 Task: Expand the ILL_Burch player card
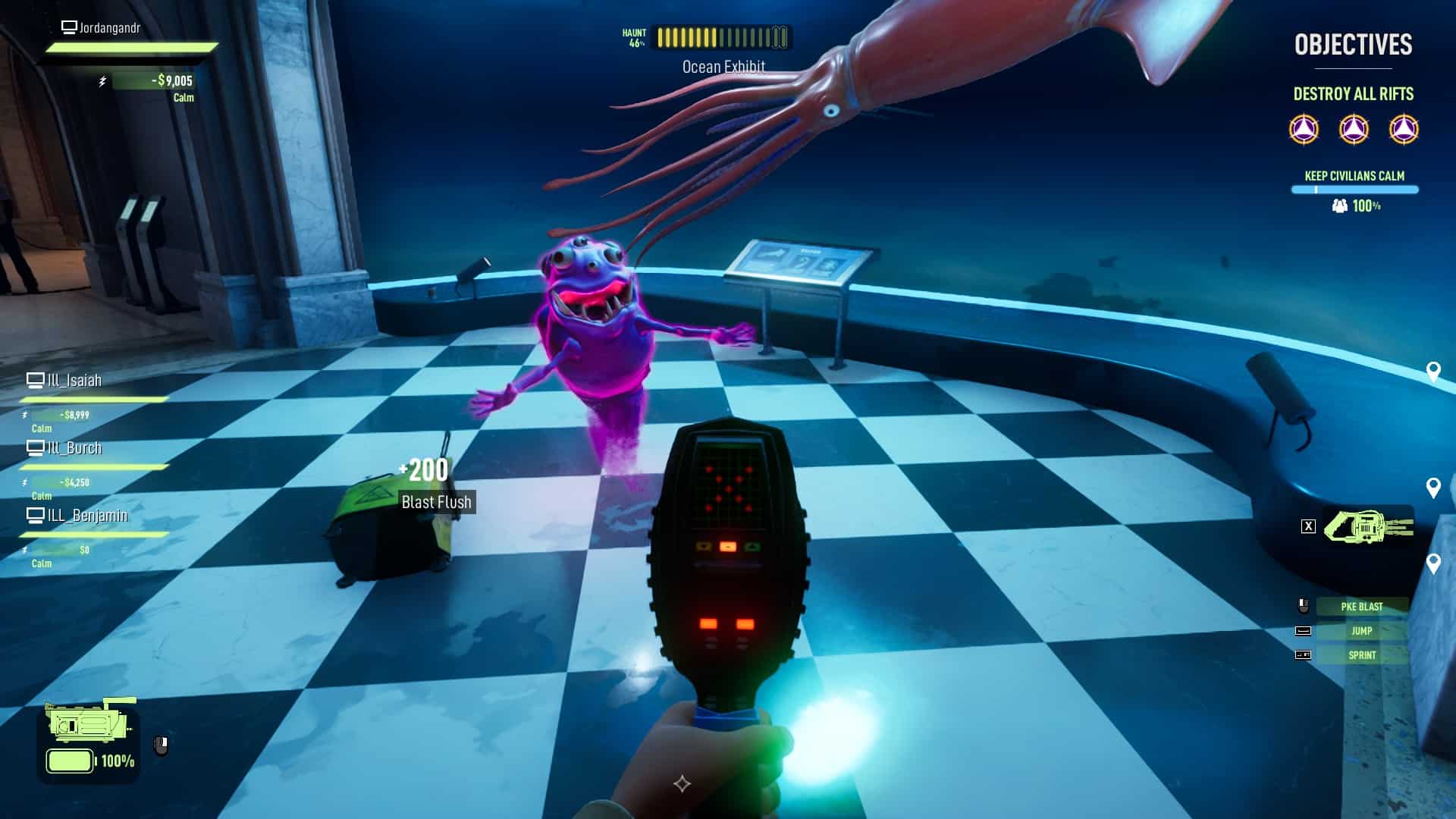76,448
